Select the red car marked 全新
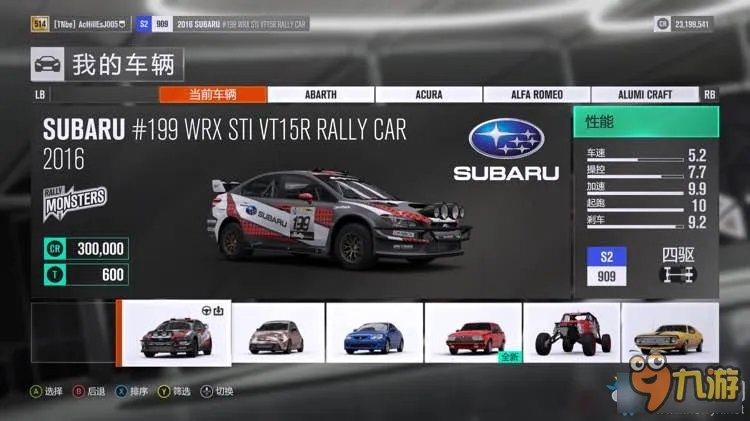This screenshot has height=421, width=750. (x=472, y=332)
